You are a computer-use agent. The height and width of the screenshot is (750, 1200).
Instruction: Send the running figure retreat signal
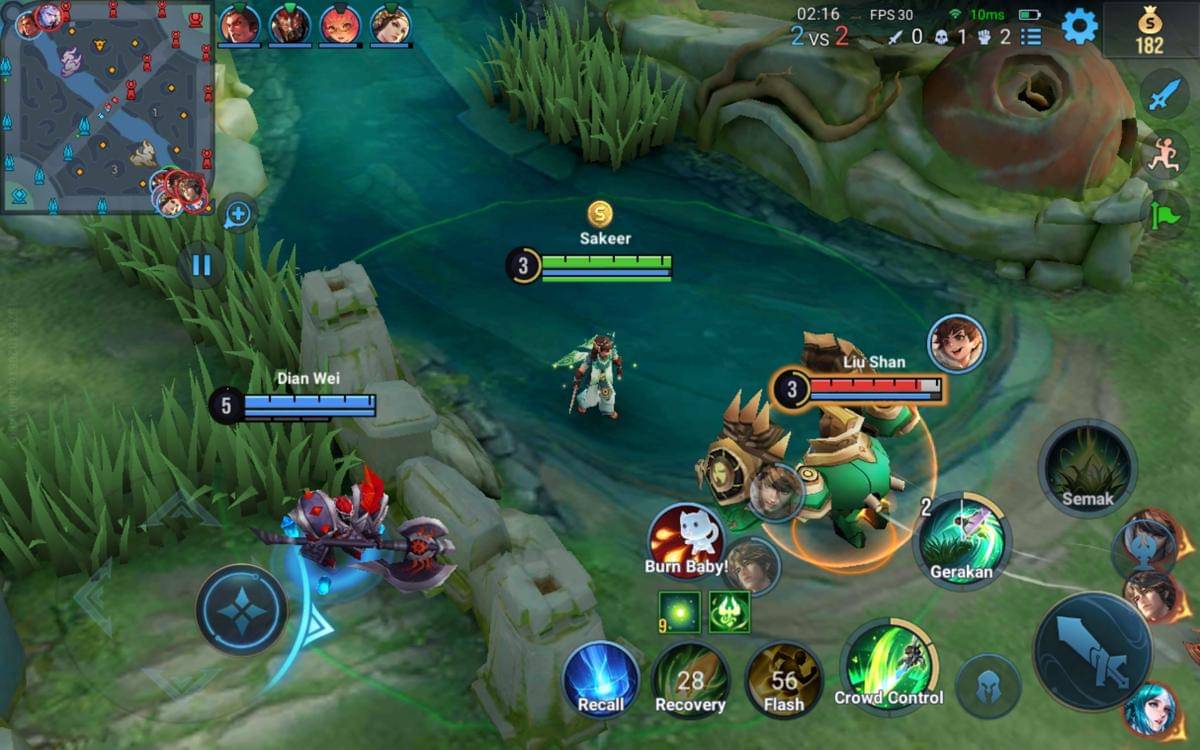[1164, 155]
